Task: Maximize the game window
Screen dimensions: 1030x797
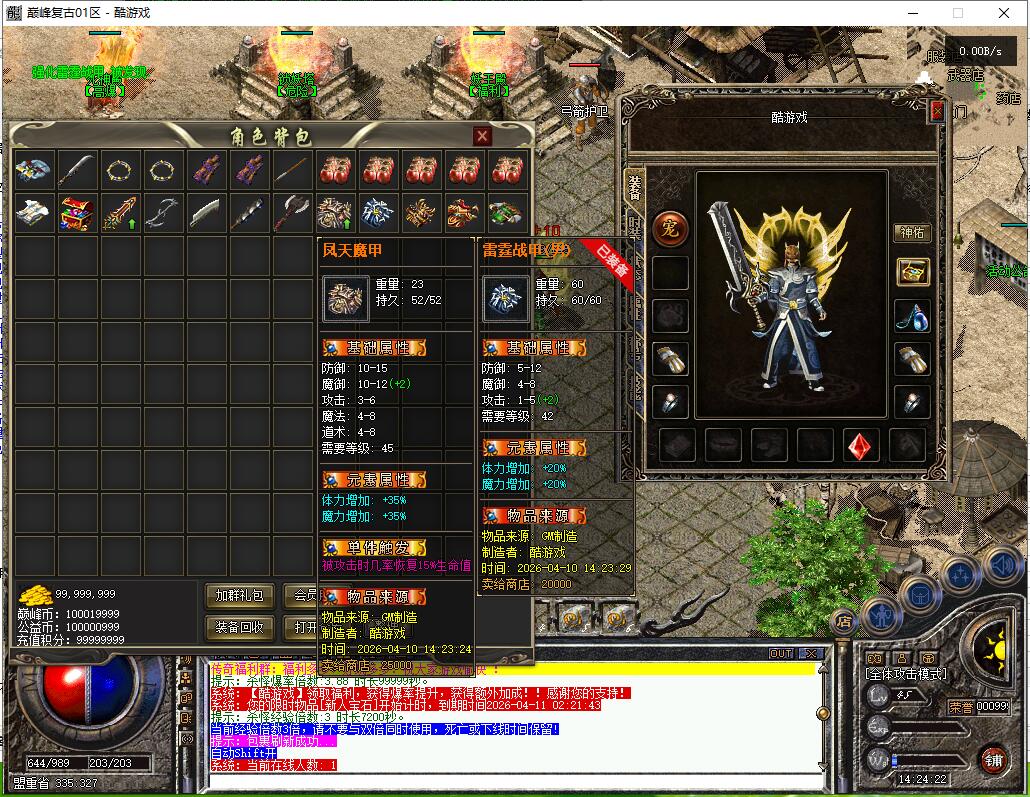Action: pos(957,13)
